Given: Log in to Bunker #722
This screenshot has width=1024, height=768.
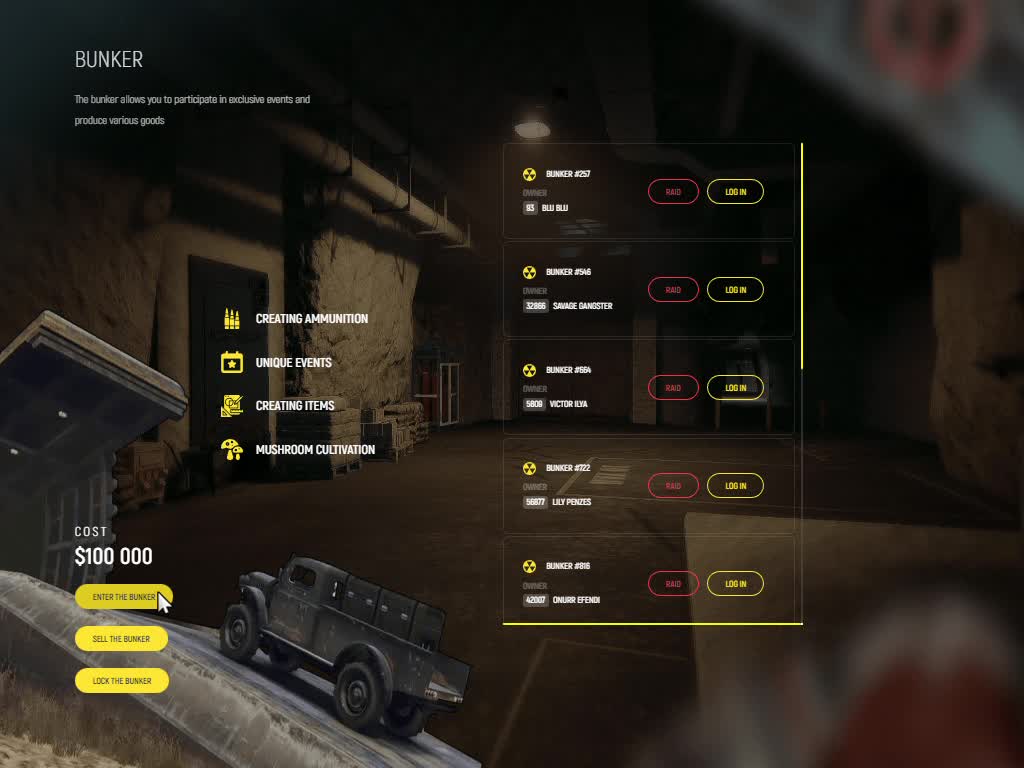Looking at the screenshot, I should (x=735, y=486).
